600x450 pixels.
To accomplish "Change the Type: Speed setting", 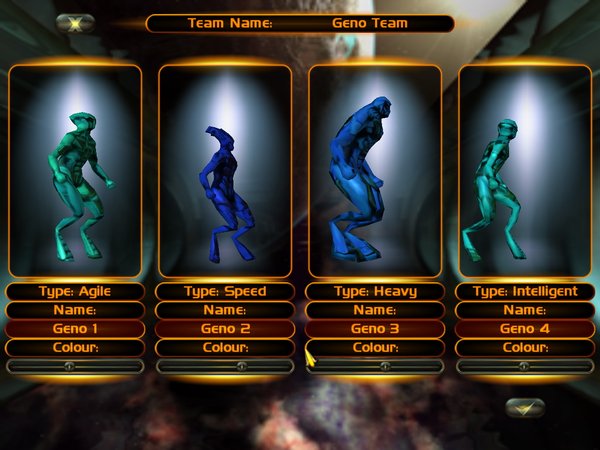I will tap(225, 291).
